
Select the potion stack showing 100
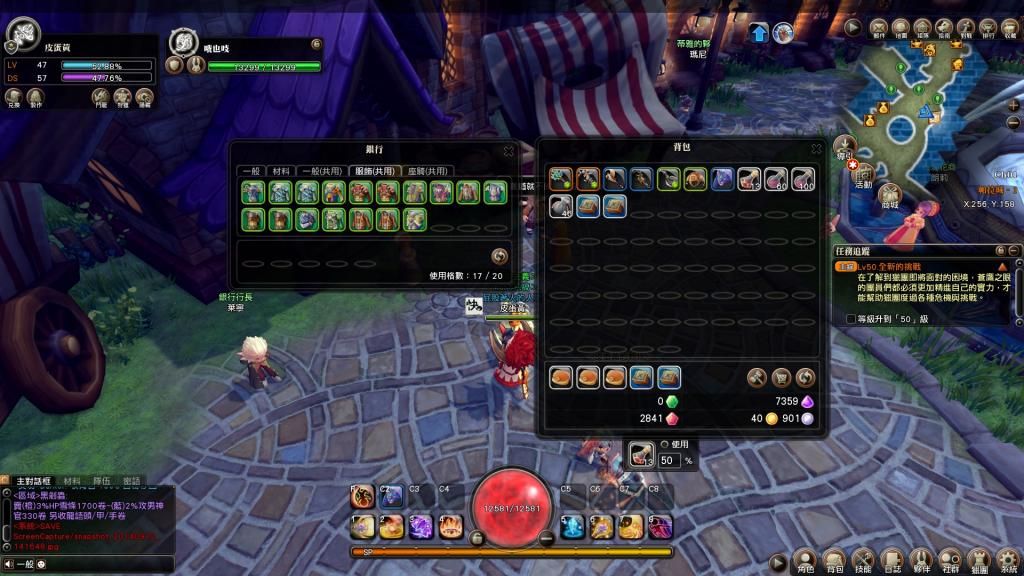coord(803,179)
